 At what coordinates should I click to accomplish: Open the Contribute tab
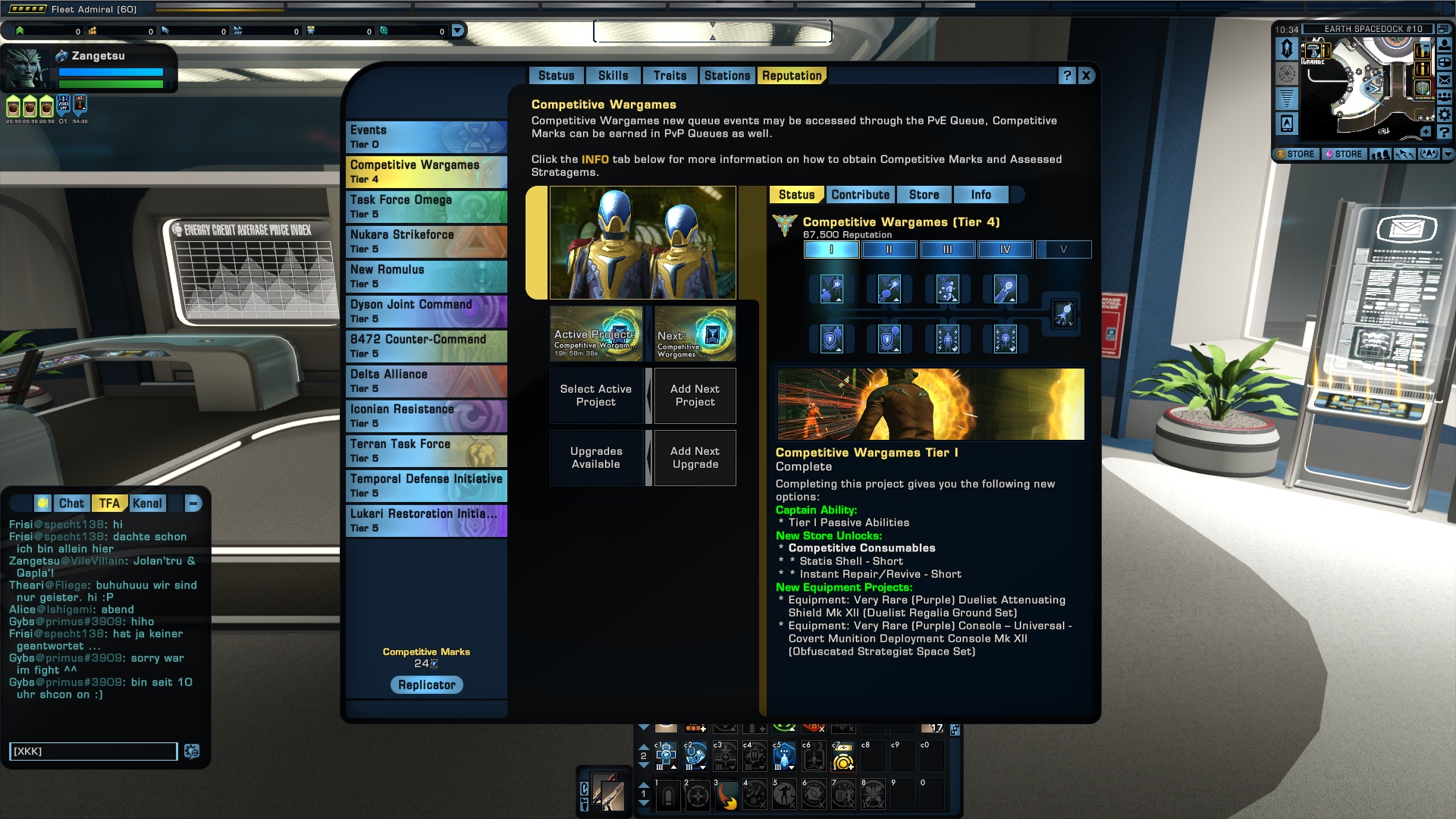860,195
